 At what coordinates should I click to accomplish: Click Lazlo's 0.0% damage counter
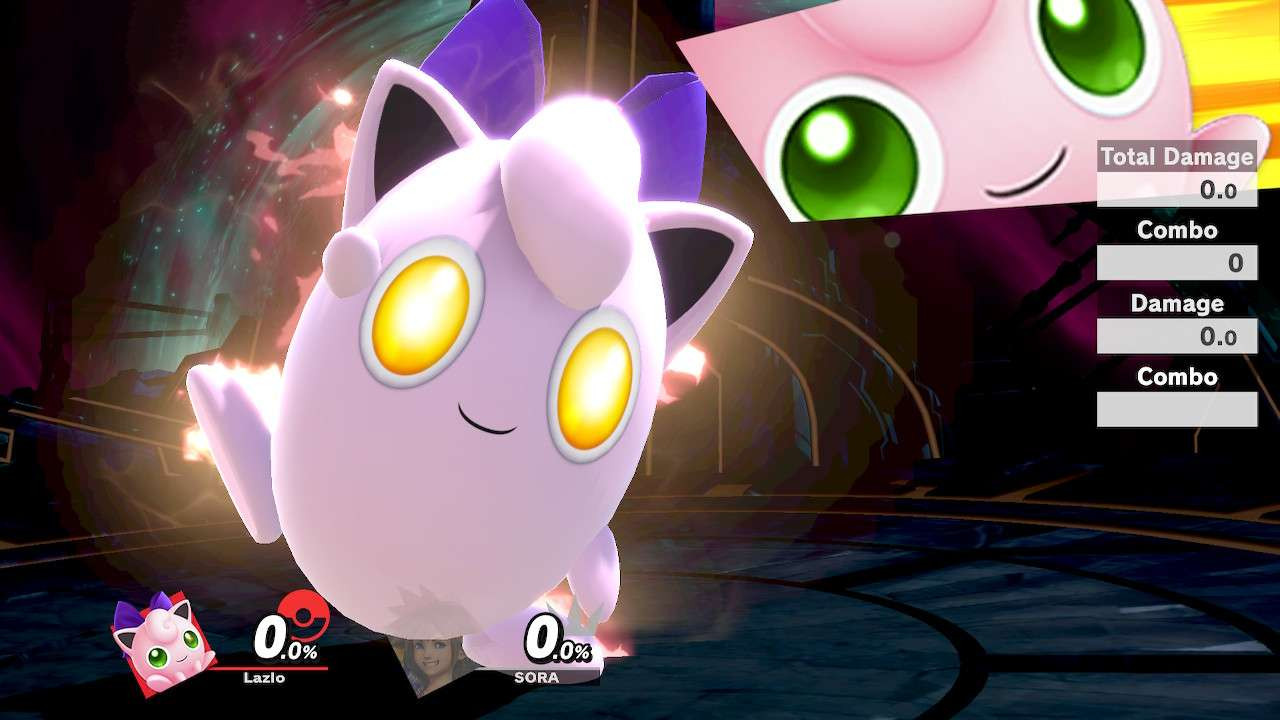pos(285,638)
